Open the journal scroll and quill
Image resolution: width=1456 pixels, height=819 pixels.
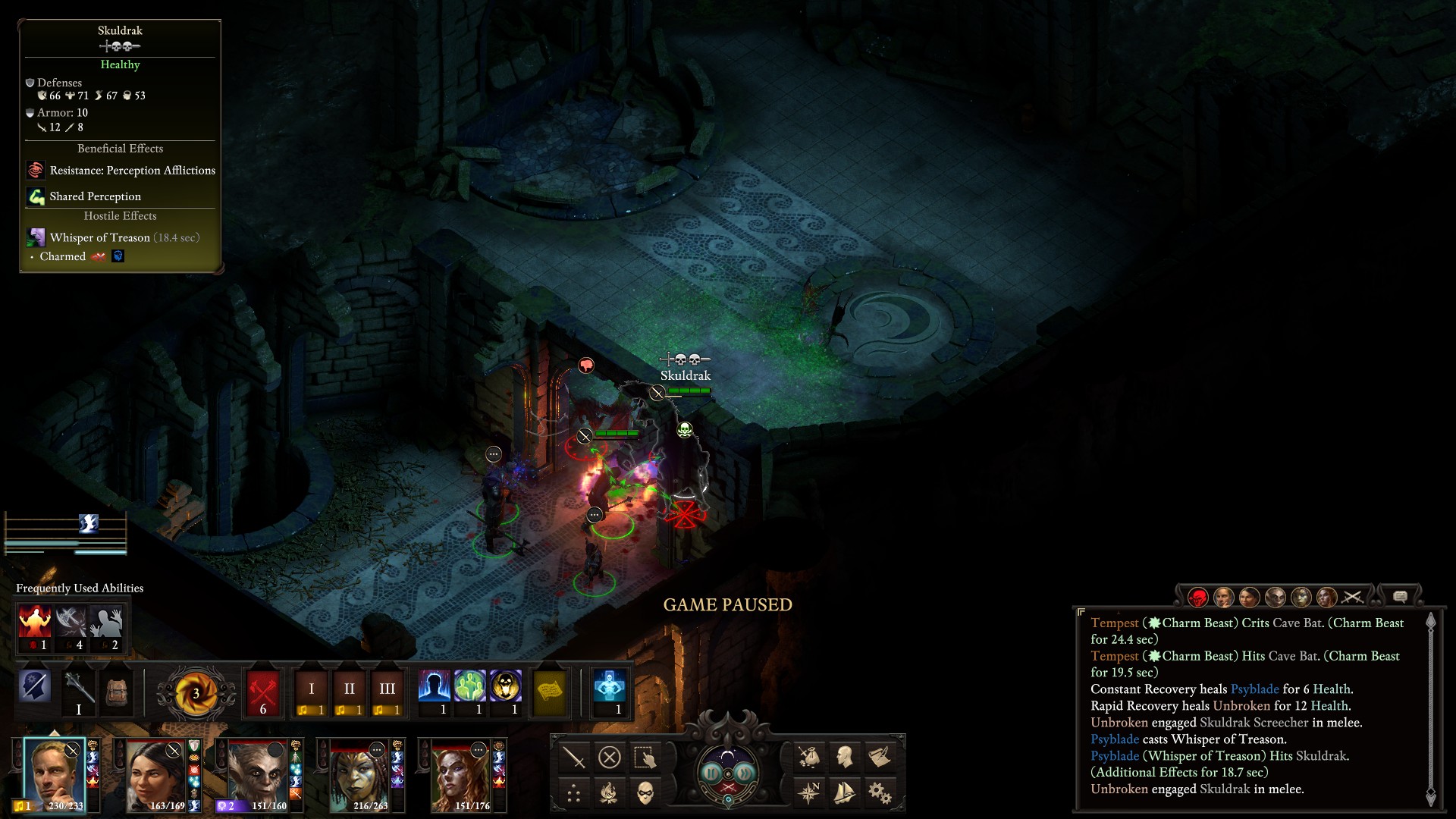879,757
